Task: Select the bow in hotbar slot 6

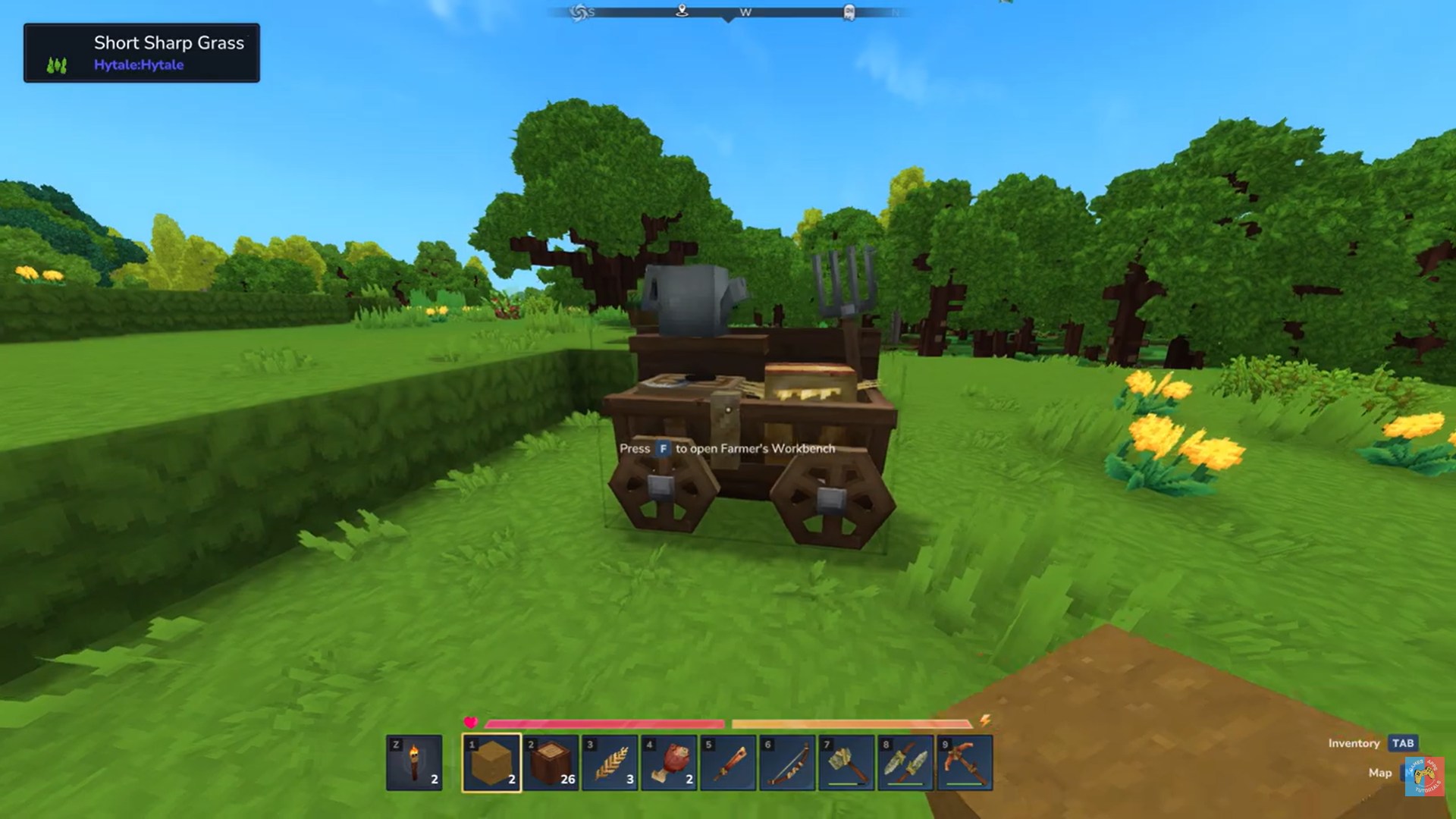Action: point(787,762)
